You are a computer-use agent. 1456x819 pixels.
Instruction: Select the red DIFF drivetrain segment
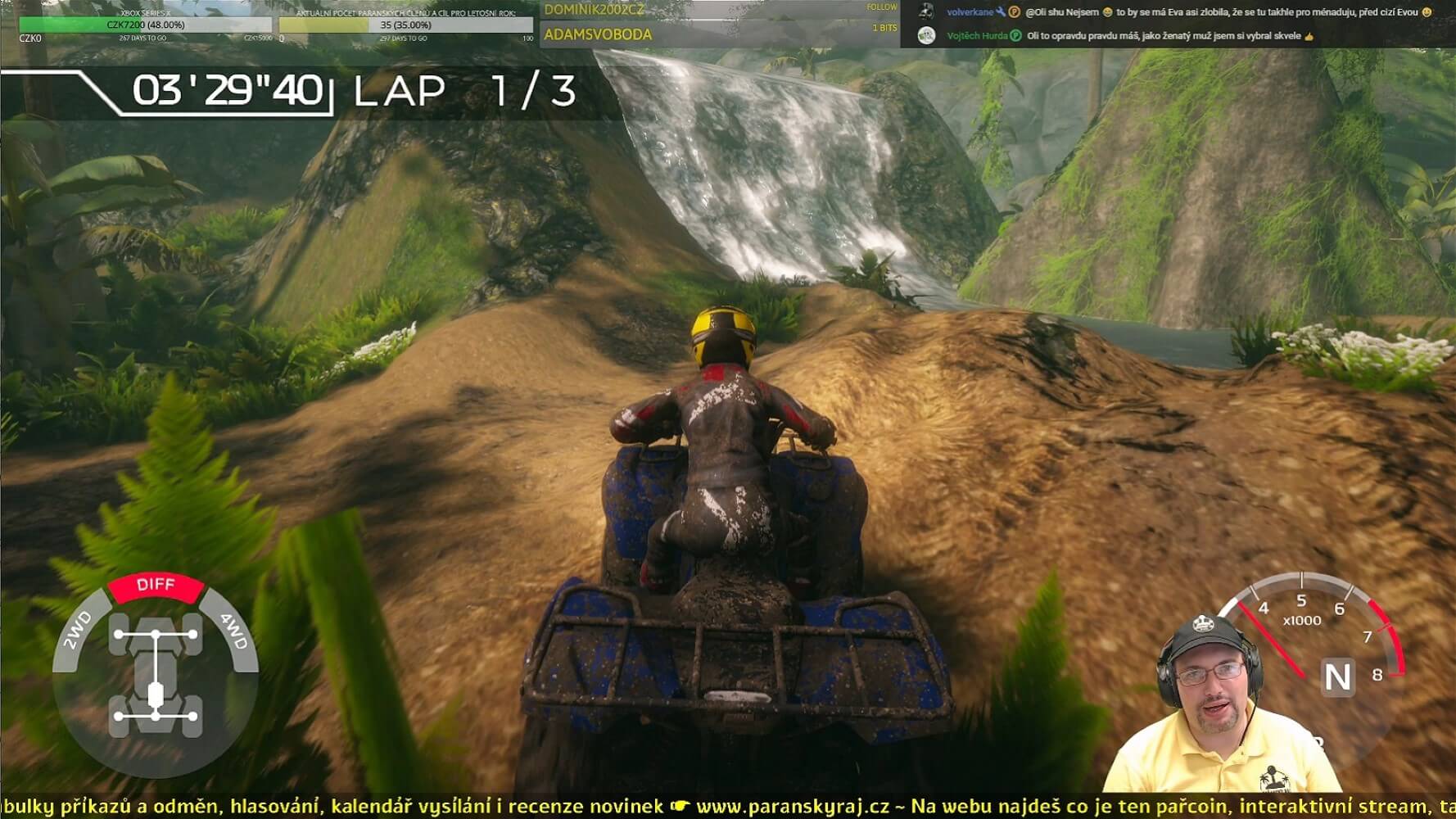[156, 586]
